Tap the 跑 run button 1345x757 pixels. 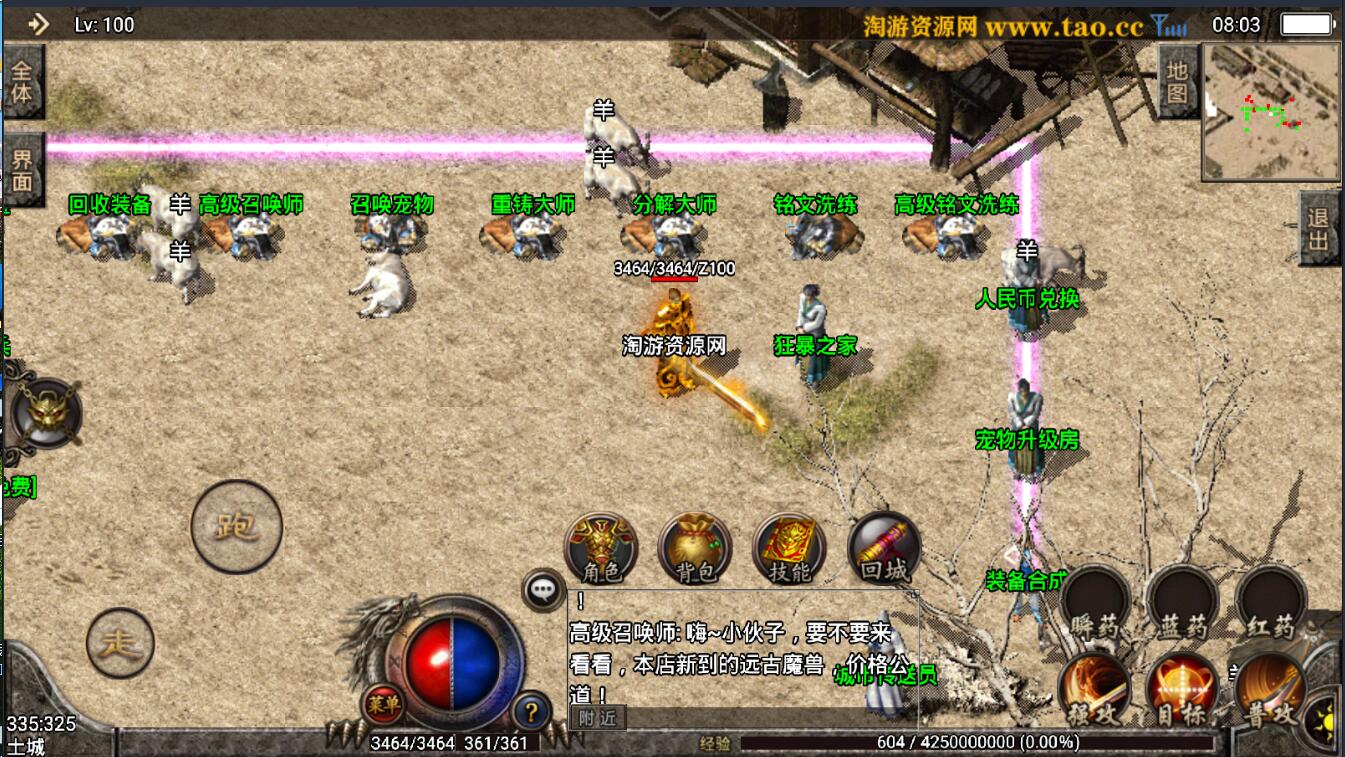pyautogui.click(x=237, y=526)
